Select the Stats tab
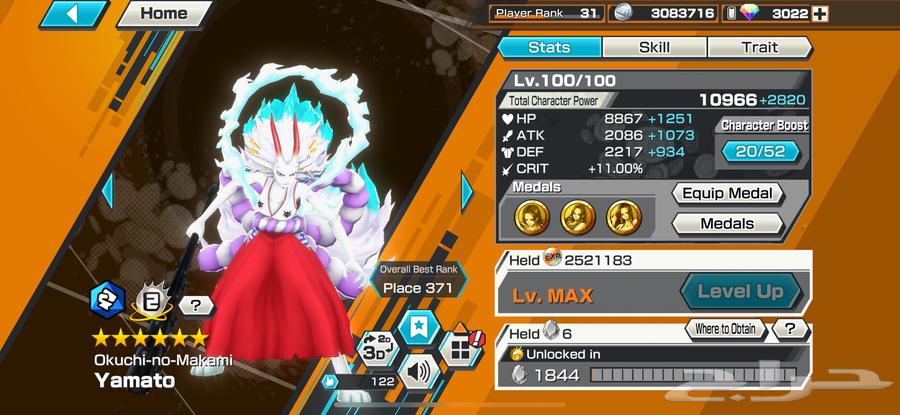Viewport: 900px width, 415px height. [x=549, y=47]
